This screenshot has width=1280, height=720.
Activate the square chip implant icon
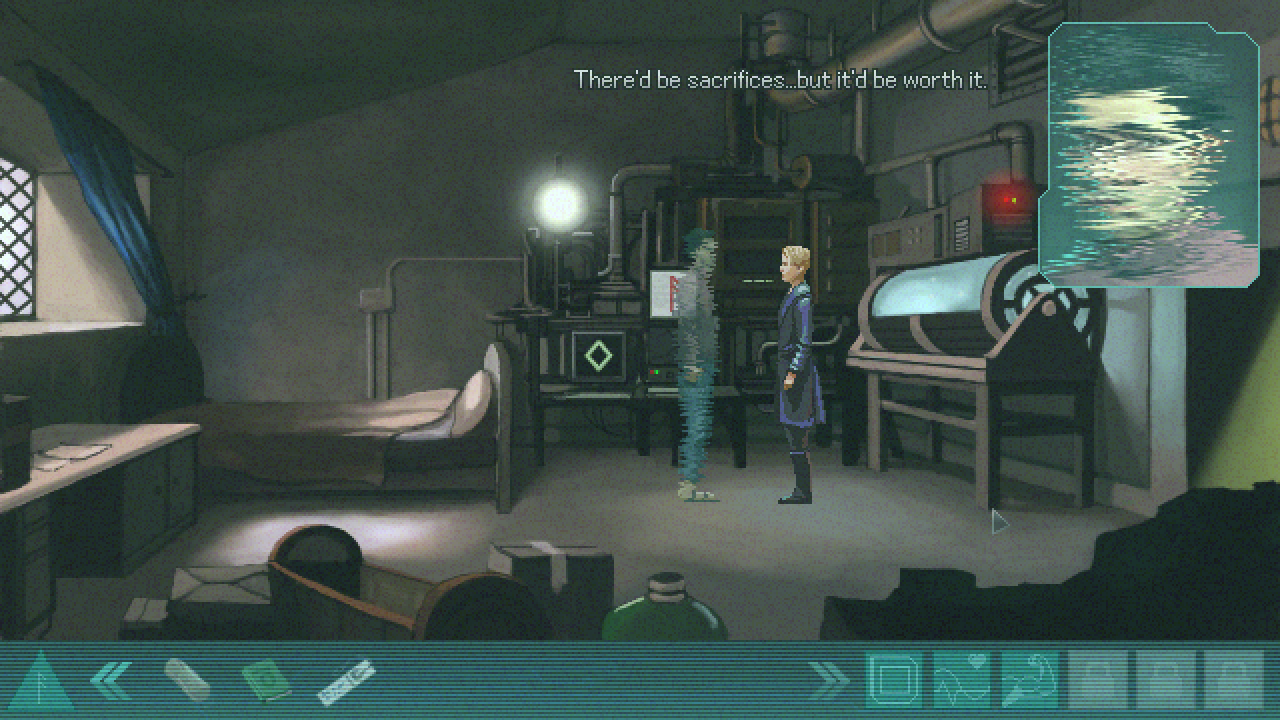pyautogui.click(x=893, y=680)
